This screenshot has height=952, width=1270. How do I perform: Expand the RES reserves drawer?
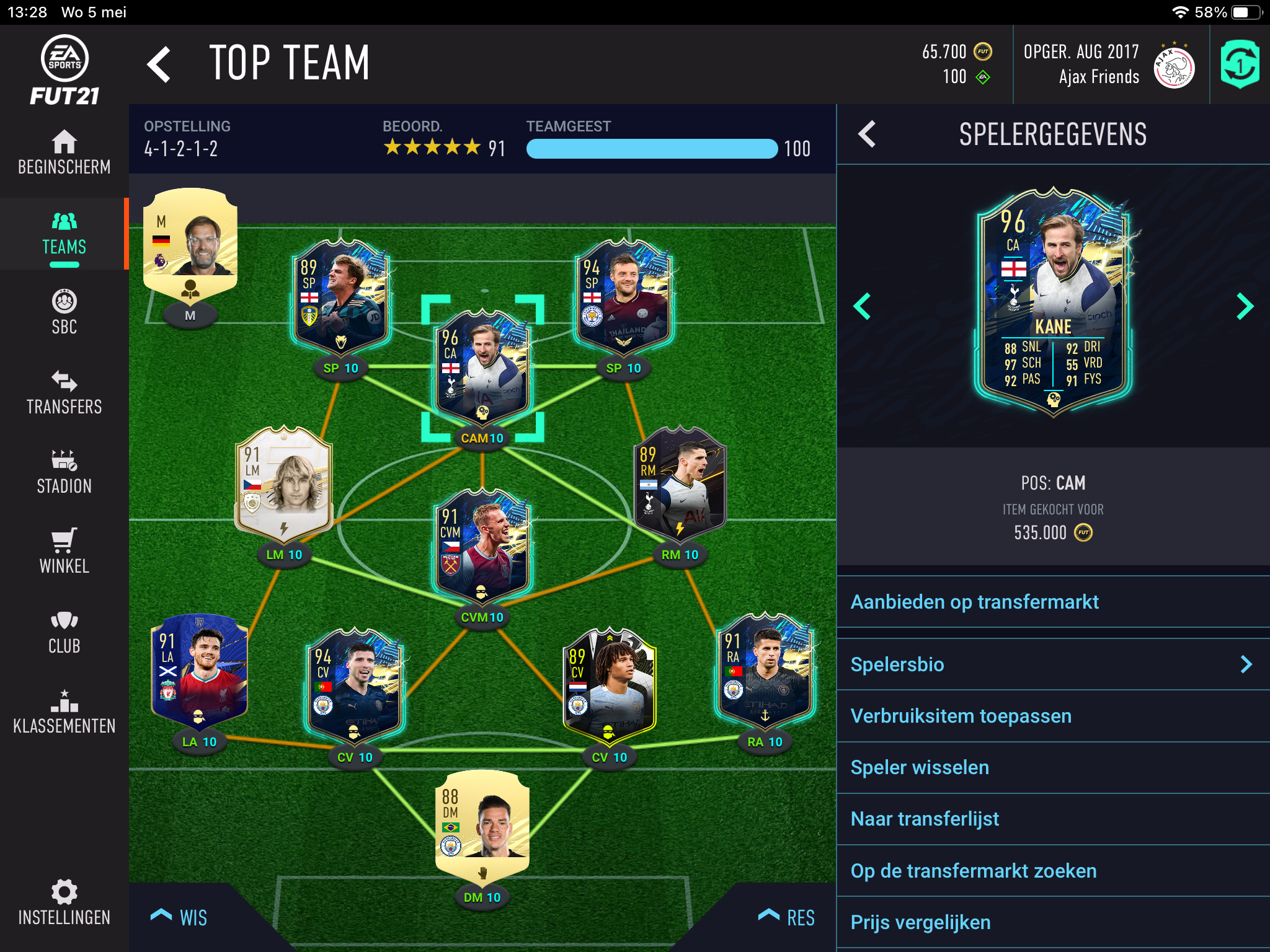coord(786,917)
